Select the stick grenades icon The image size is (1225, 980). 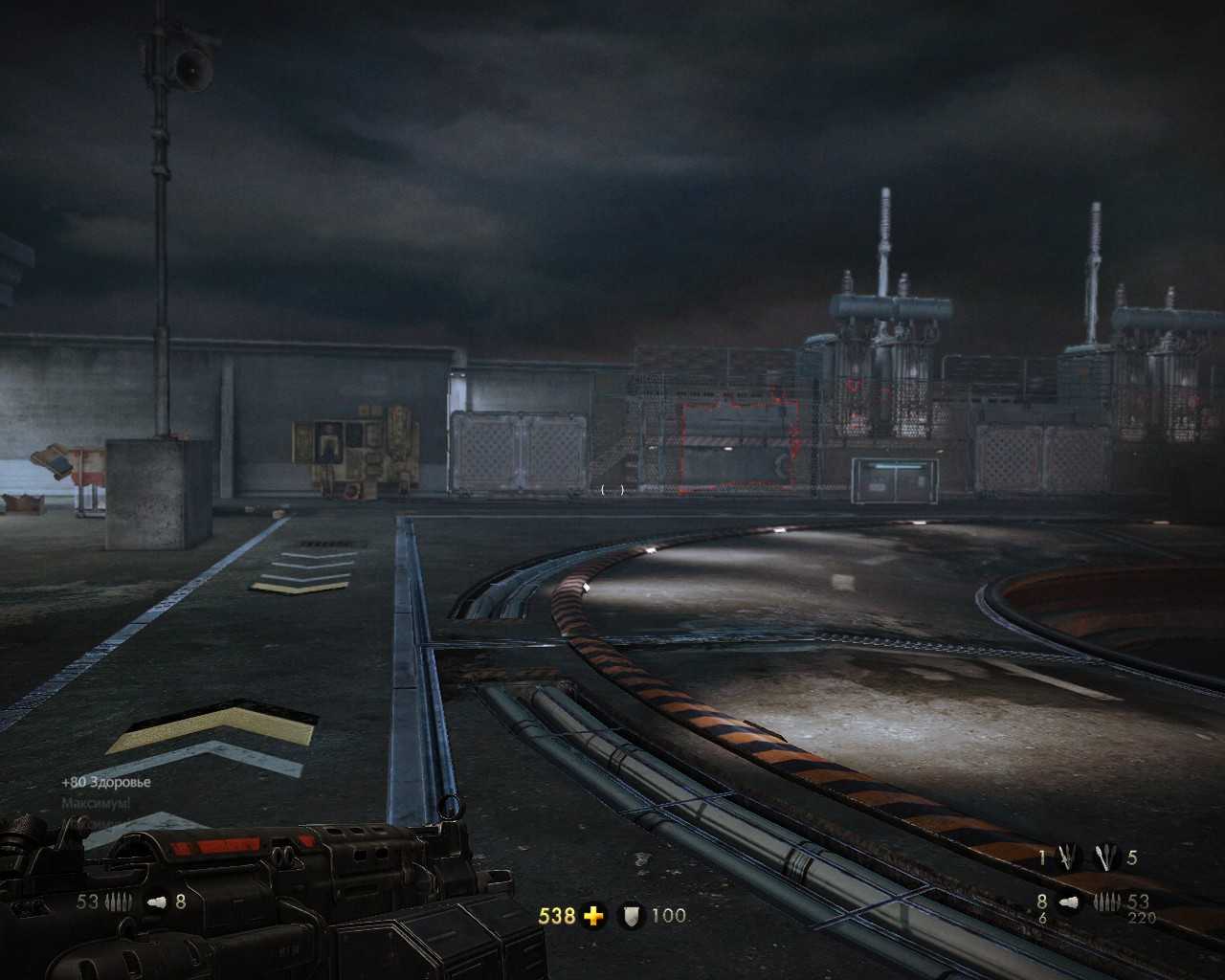point(1107,857)
